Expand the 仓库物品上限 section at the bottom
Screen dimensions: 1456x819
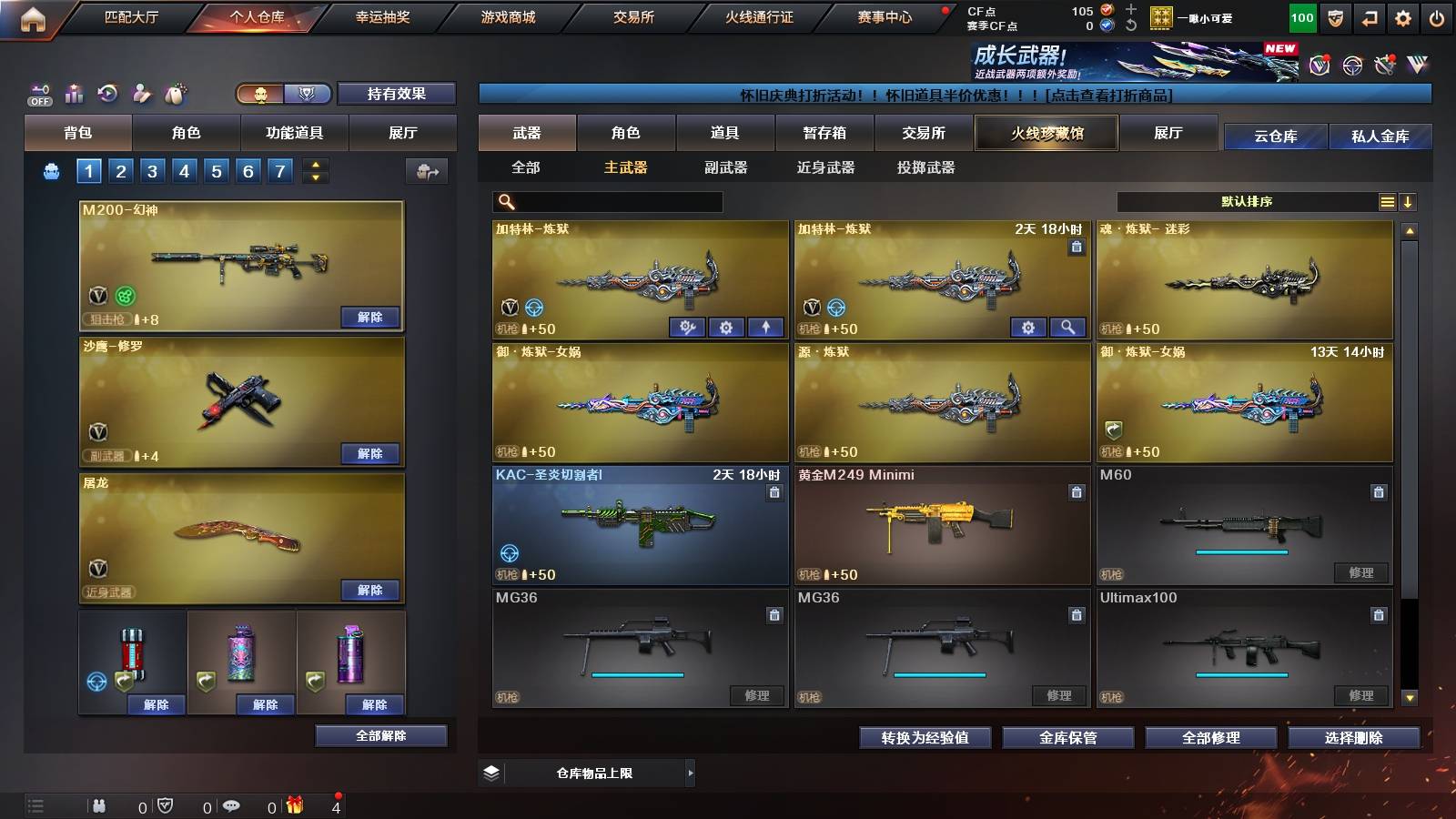[692, 773]
